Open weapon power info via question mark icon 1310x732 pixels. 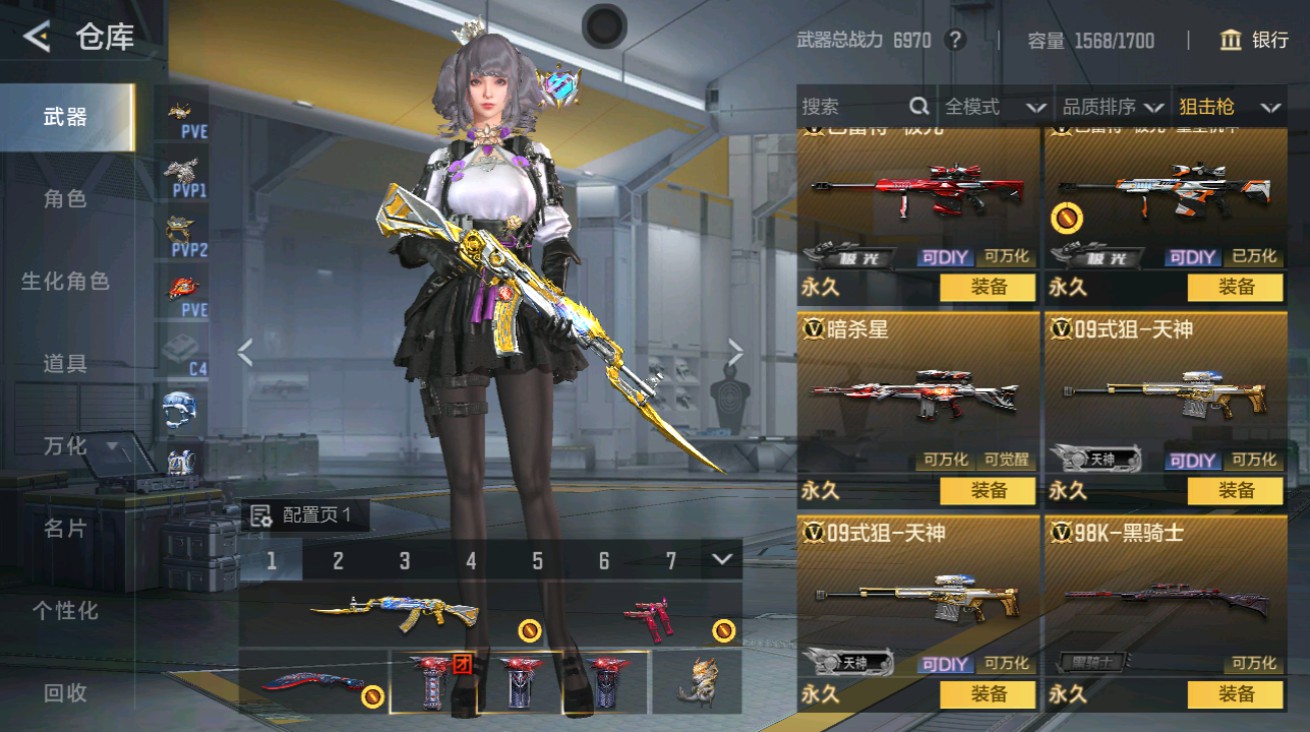(955, 40)
